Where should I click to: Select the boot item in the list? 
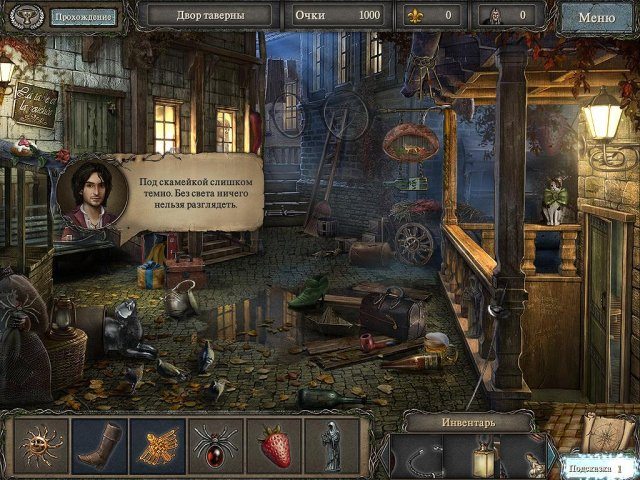[99, 444]
